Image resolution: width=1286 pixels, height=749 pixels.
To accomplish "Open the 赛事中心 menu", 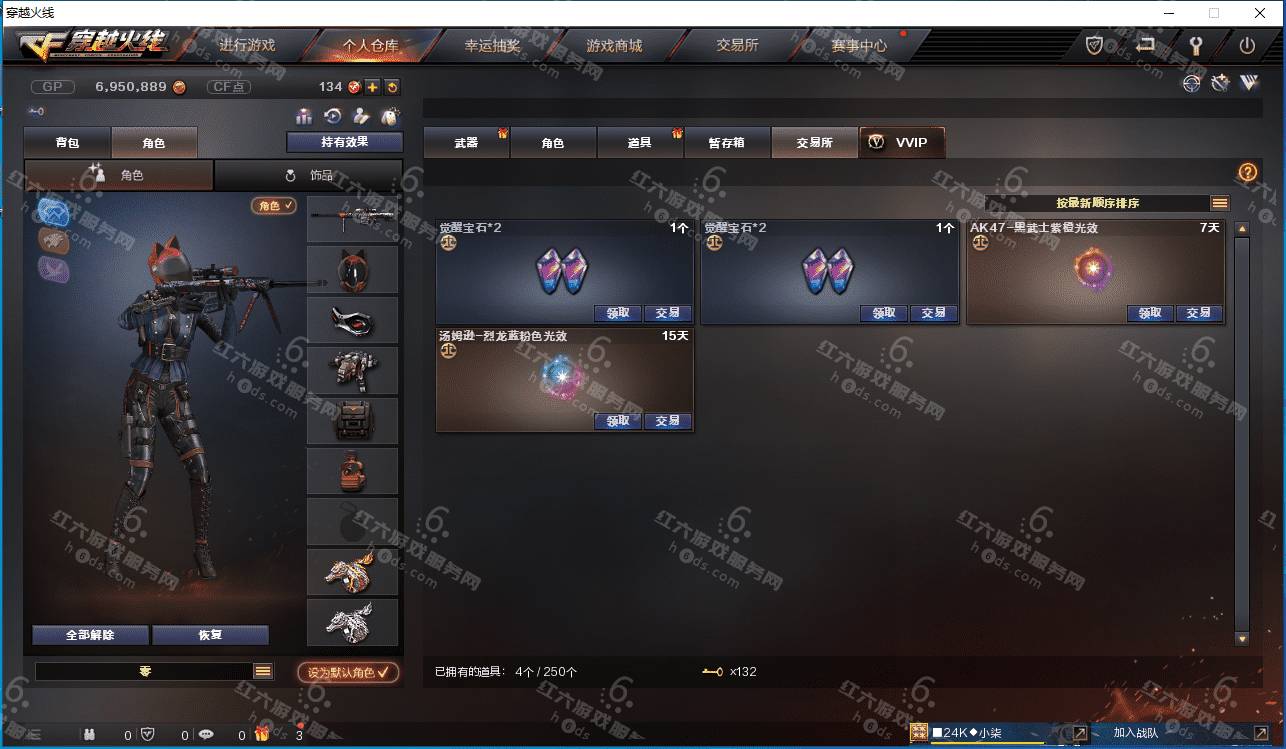I will point(858,45).
